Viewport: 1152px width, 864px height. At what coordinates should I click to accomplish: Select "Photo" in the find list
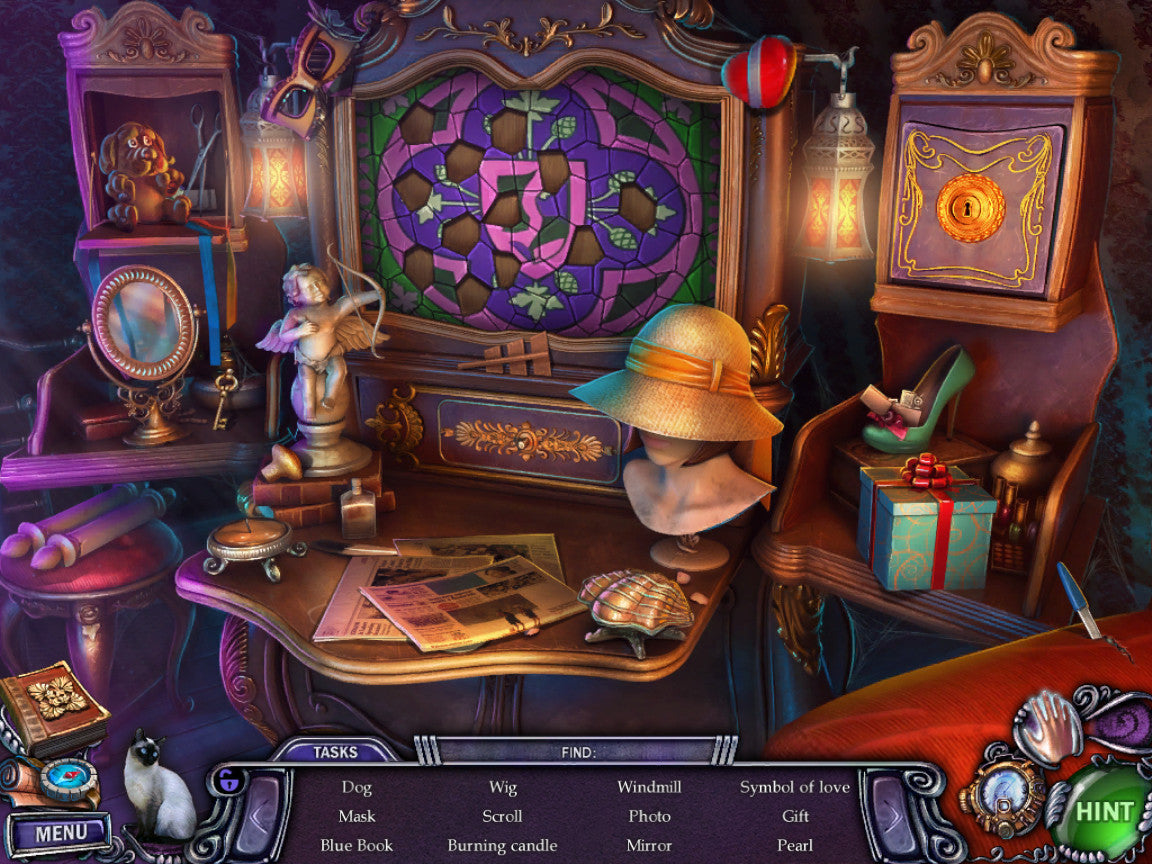(x=649, y=816)
